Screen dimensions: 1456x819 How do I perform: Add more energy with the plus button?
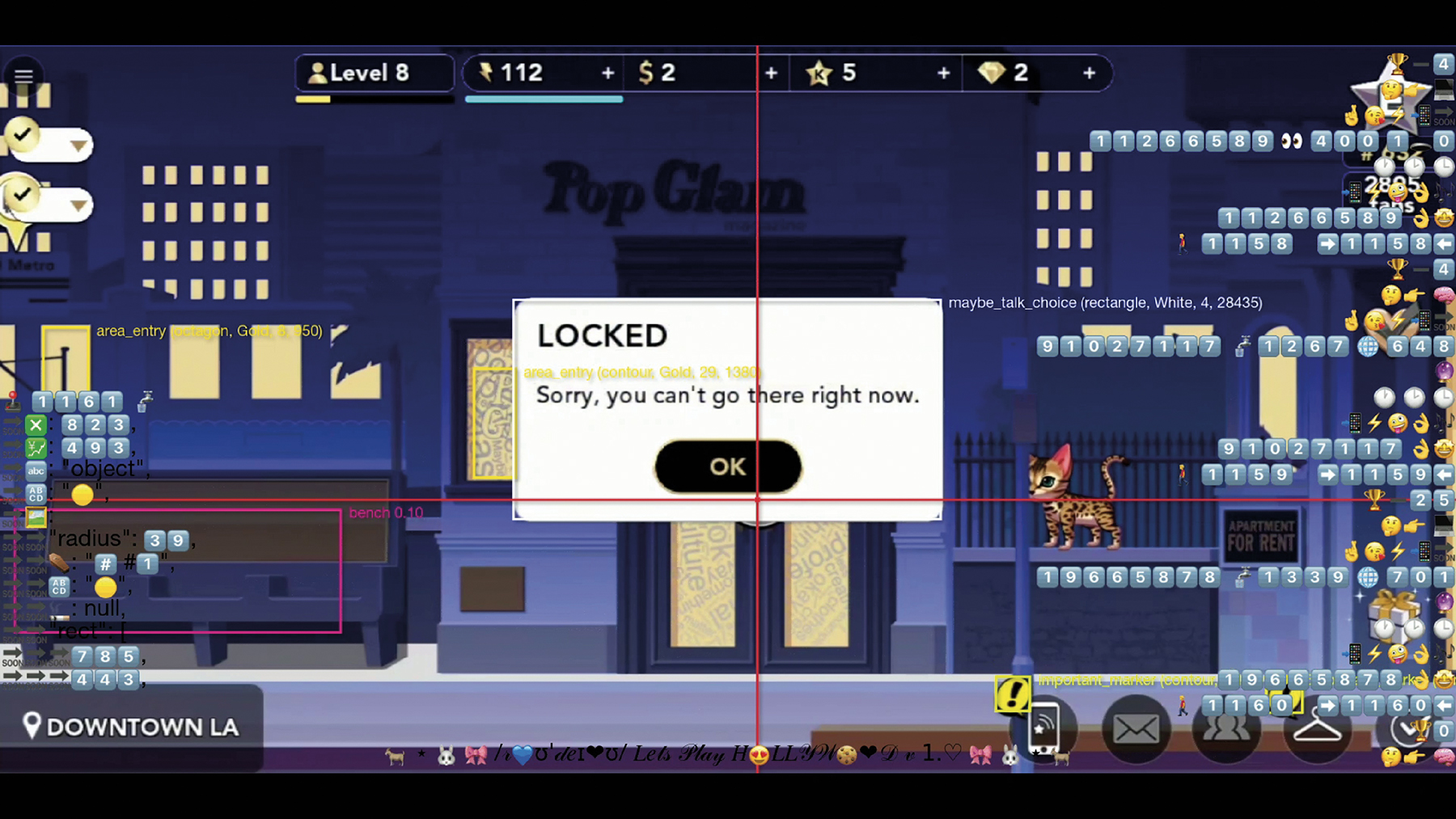607,74
